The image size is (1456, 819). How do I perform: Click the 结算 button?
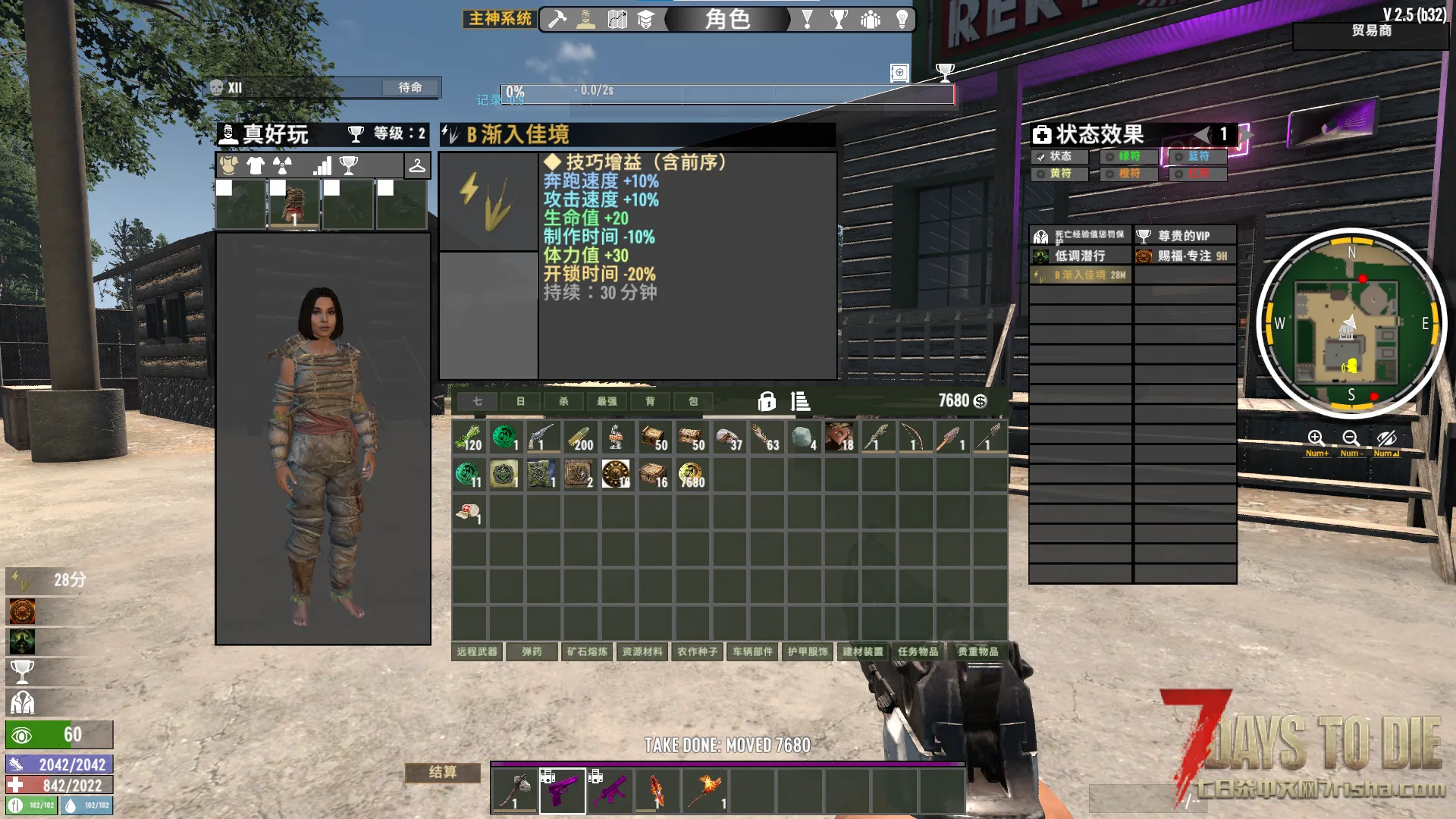click(443, 772)
